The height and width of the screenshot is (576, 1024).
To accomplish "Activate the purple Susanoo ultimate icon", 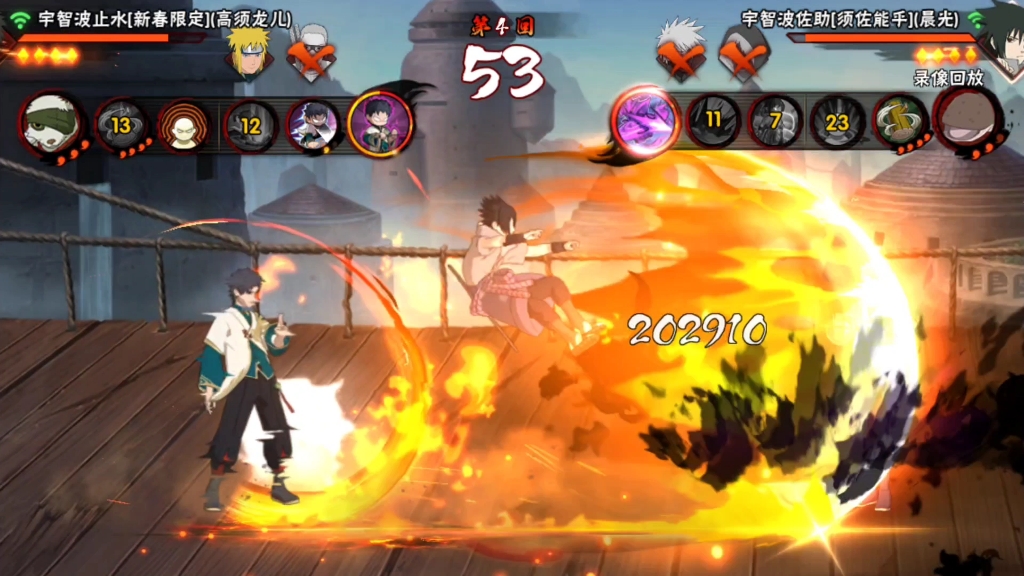I will point(645,122).
